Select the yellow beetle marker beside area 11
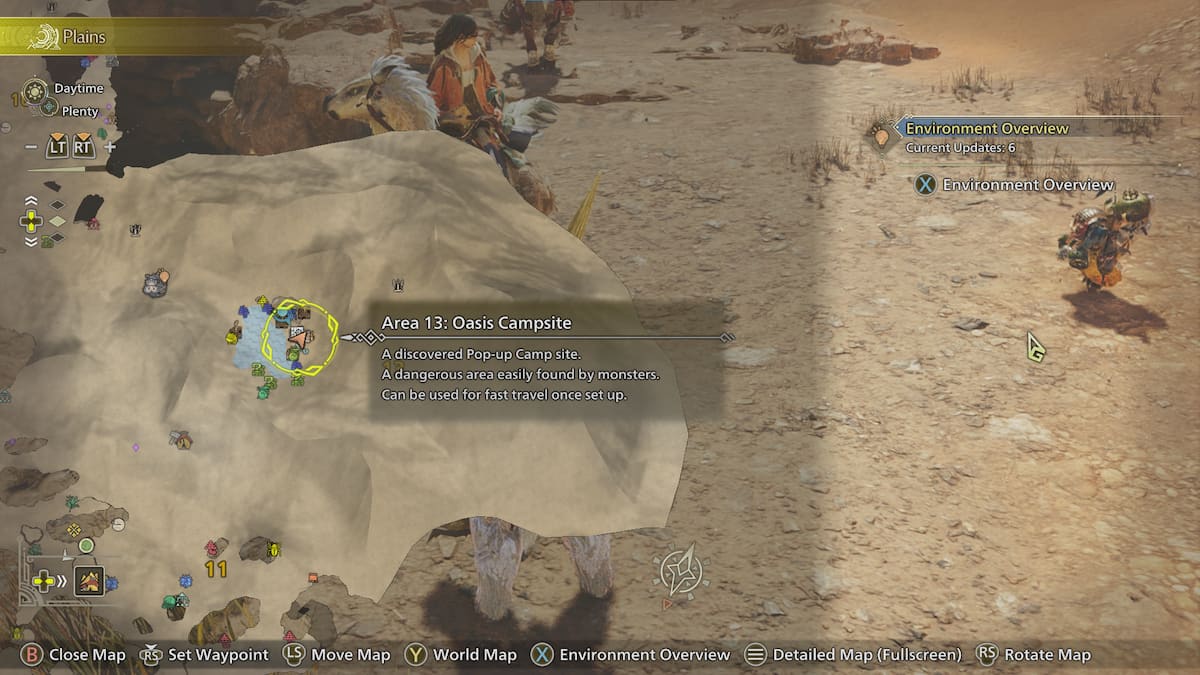This screenshot has width=1200, height=675. [272, 548]
